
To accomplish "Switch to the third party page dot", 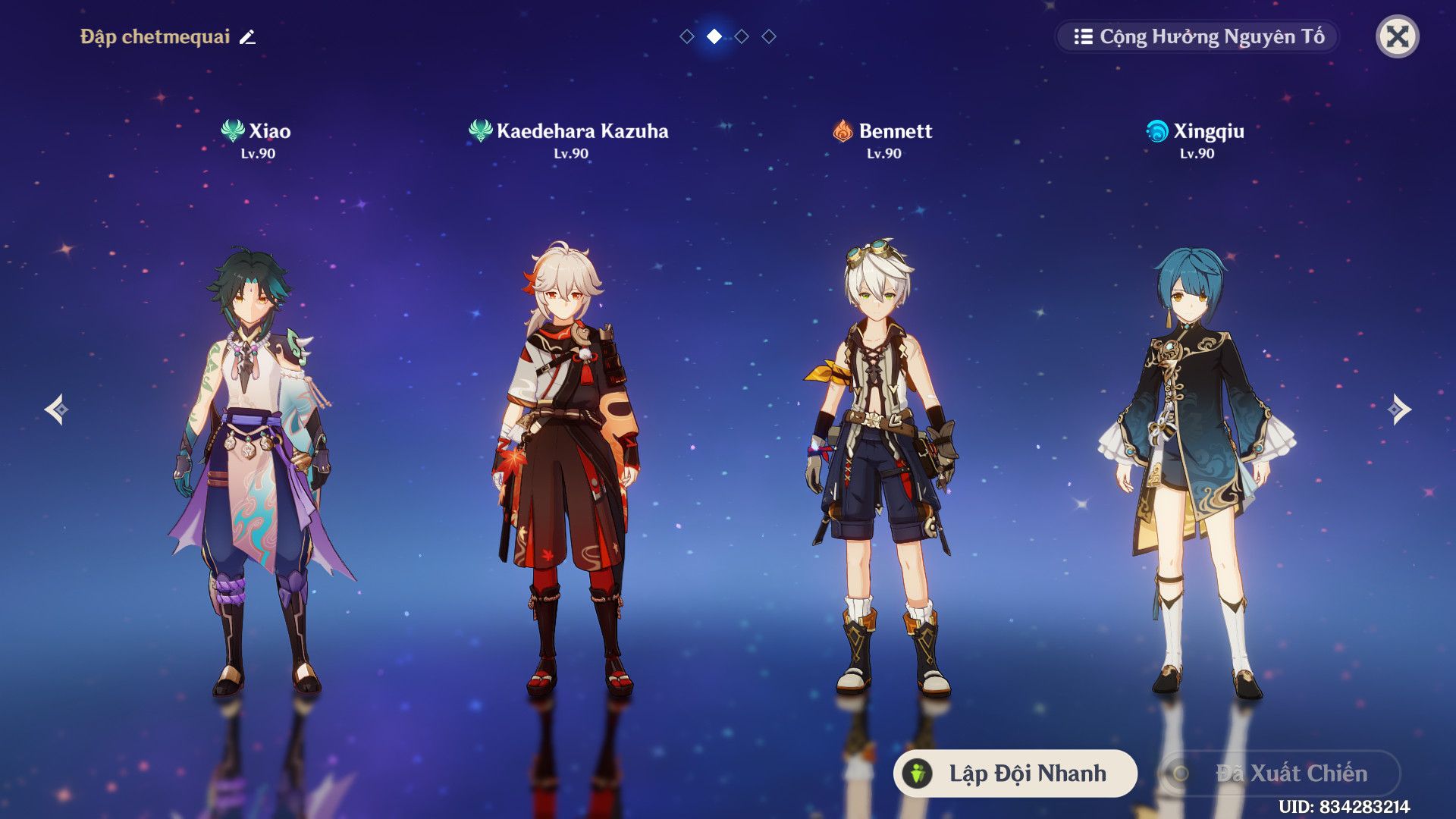I will [742, 36].
